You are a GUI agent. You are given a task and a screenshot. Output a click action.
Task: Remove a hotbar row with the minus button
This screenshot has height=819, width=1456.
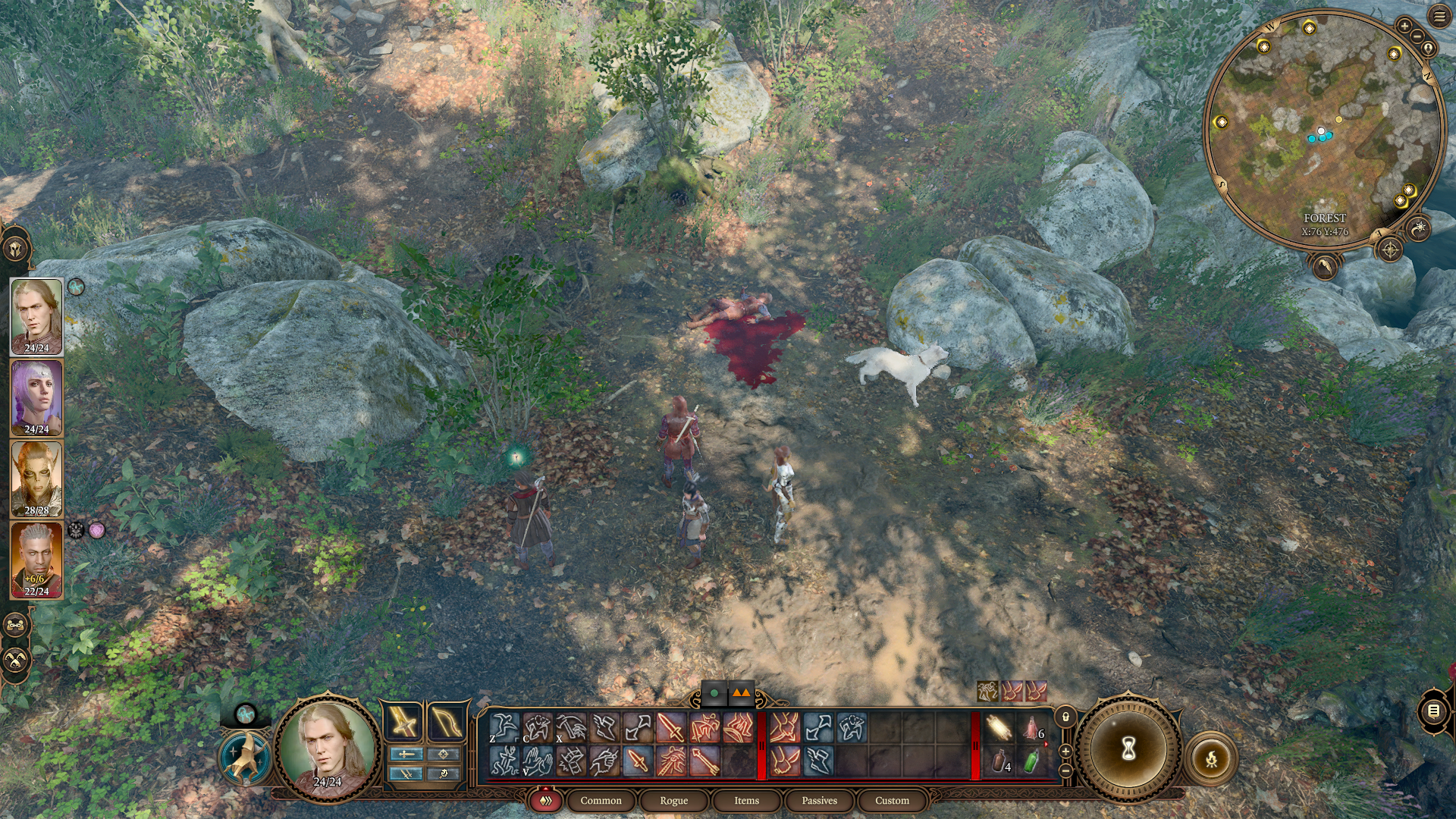pos(1065,770)
